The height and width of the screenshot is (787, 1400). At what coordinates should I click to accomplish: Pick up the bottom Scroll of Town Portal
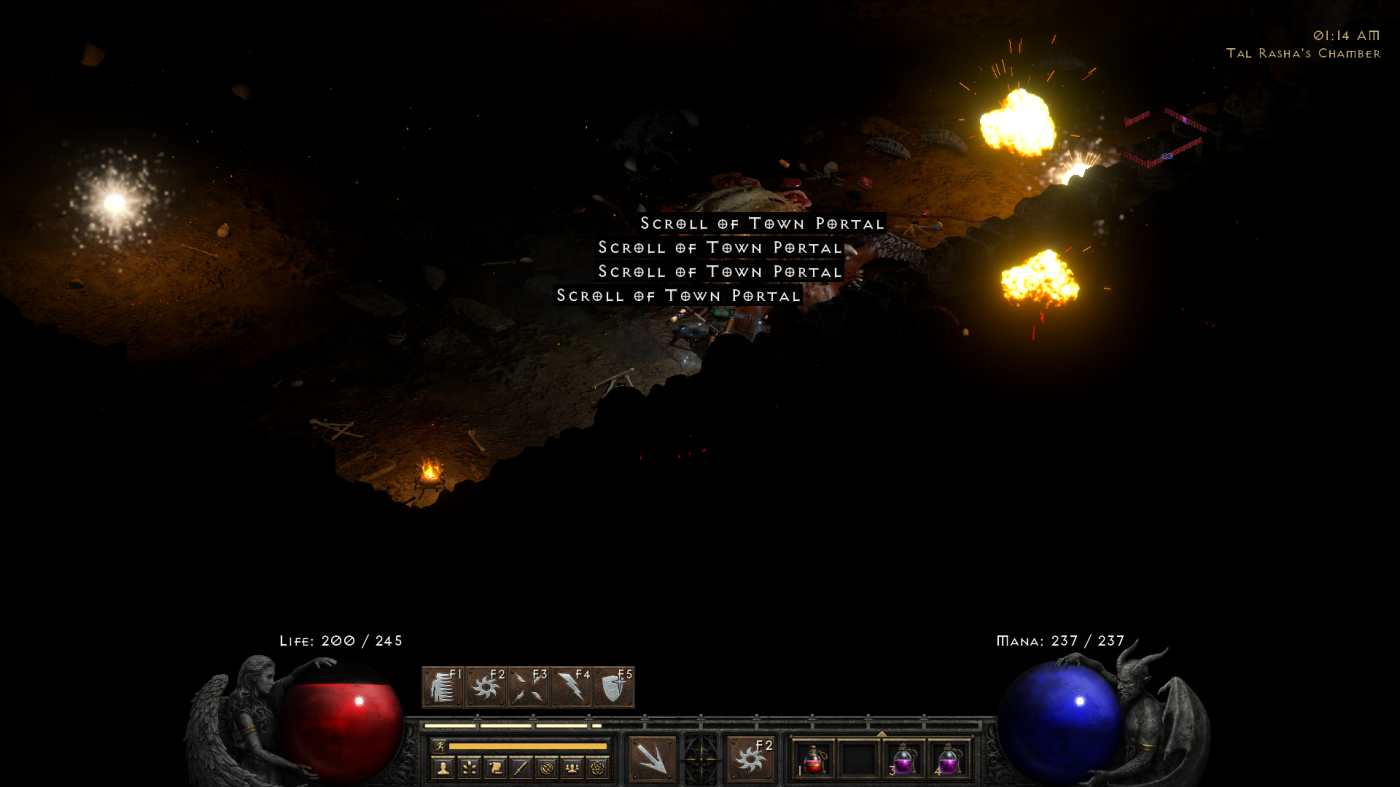pyautogui.click(x=678, y=294)
